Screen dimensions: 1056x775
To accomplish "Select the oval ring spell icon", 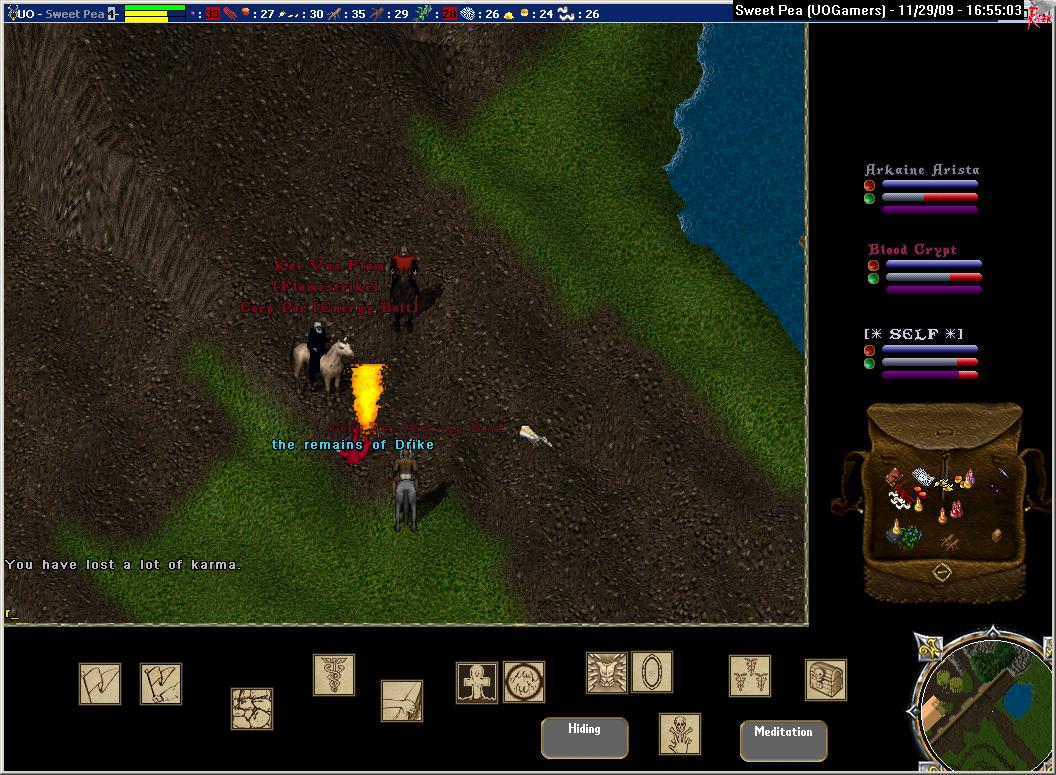I will click(x=651, y=673).
